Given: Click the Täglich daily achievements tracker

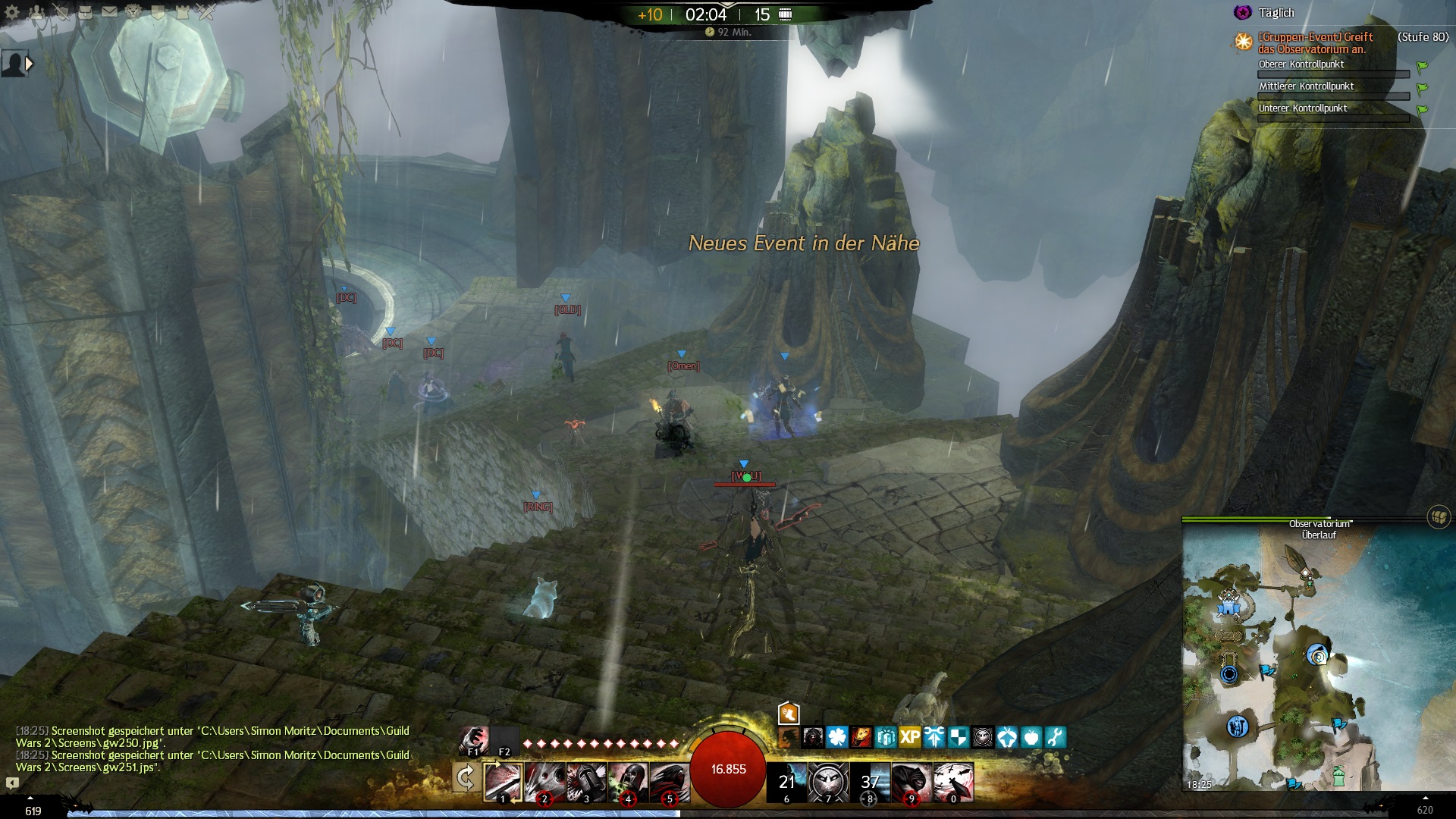Looking at the screenshot, I should [x=1276, y=13].
